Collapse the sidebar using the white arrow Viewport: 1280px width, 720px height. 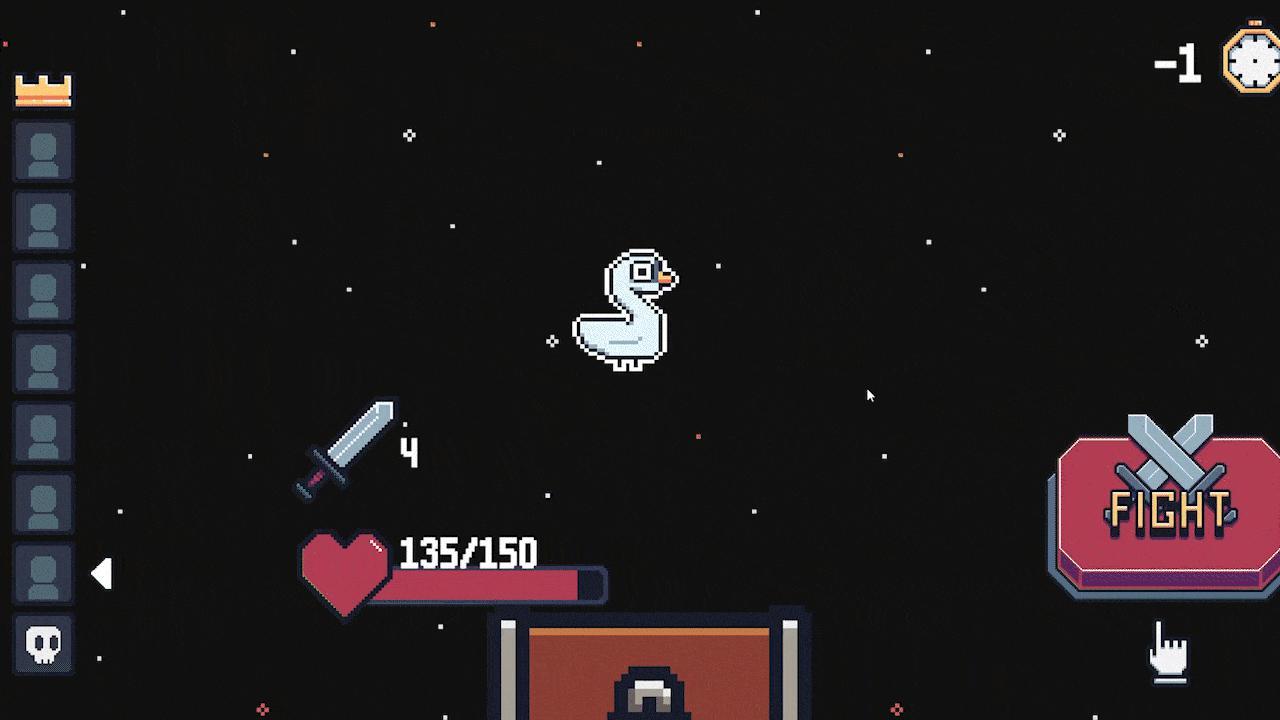tap(103, 573)
